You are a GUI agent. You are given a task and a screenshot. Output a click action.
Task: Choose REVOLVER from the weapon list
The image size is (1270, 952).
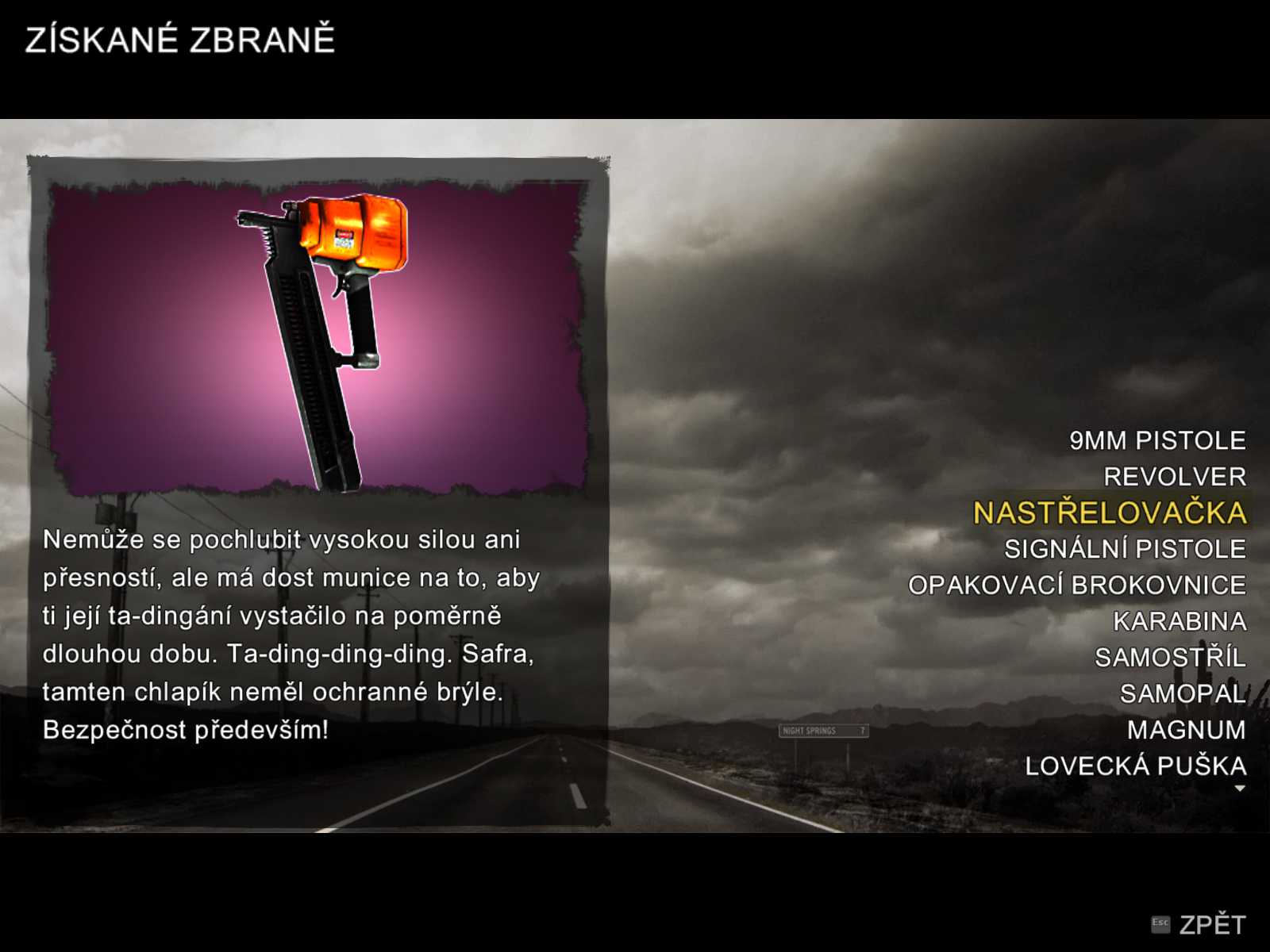[1174, 477]
